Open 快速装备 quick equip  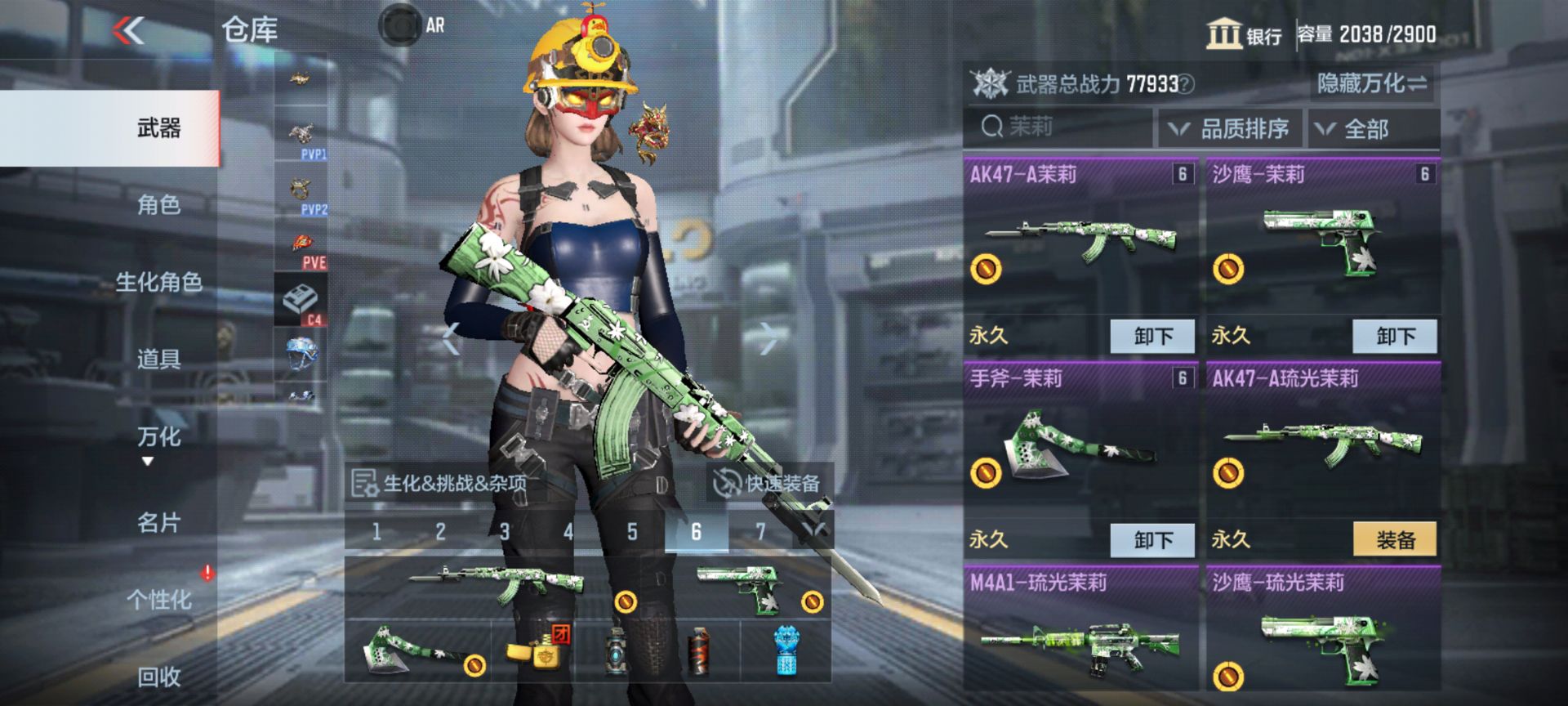pos(768,484)
